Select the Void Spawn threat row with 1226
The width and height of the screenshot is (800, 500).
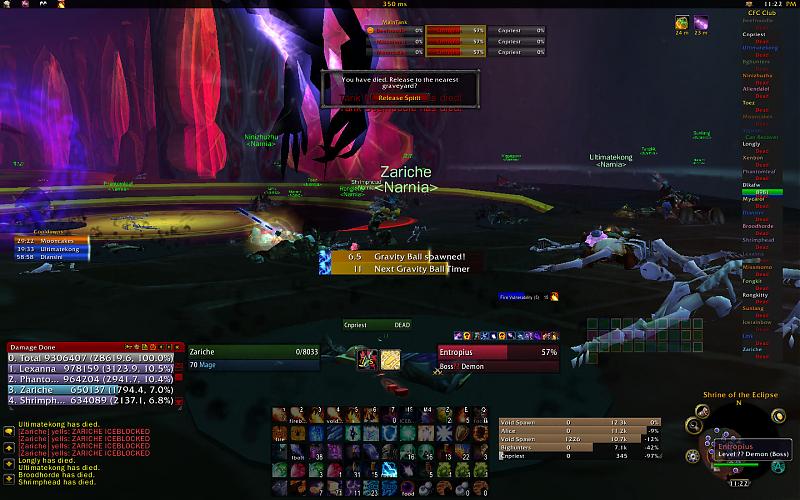point(580,439)
